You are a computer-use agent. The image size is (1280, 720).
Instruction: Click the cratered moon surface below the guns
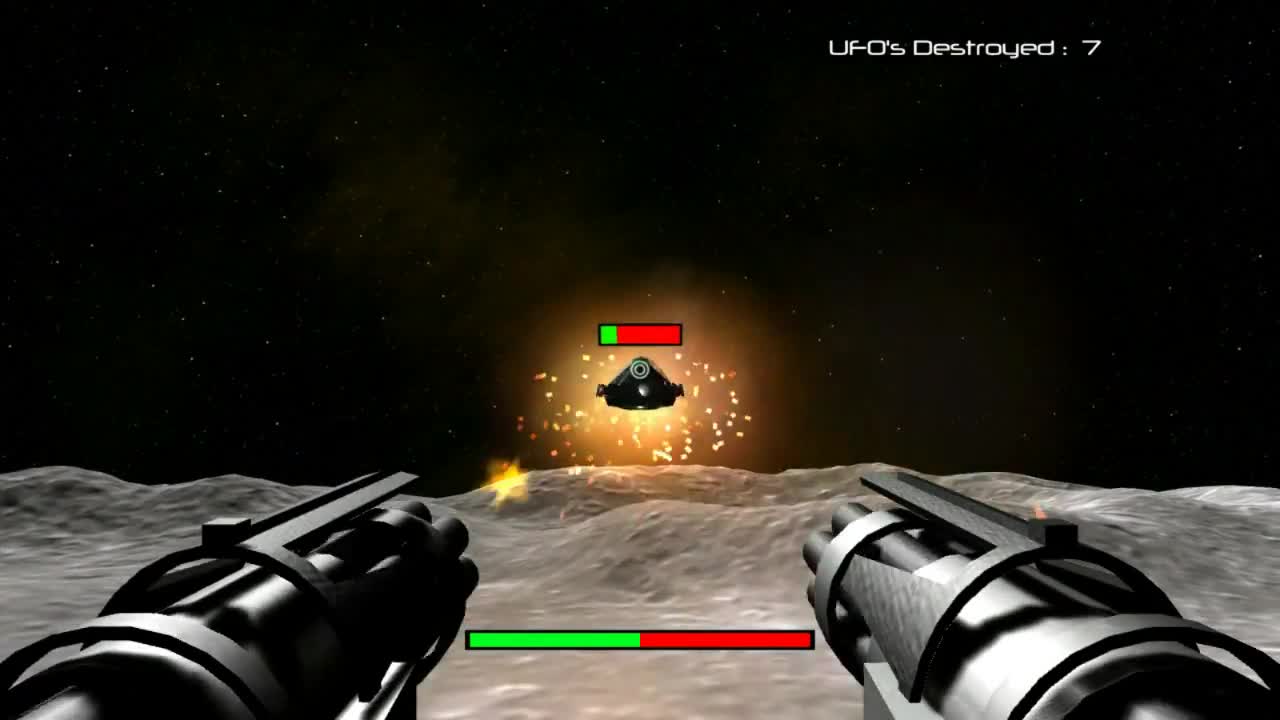coord(640,690)
